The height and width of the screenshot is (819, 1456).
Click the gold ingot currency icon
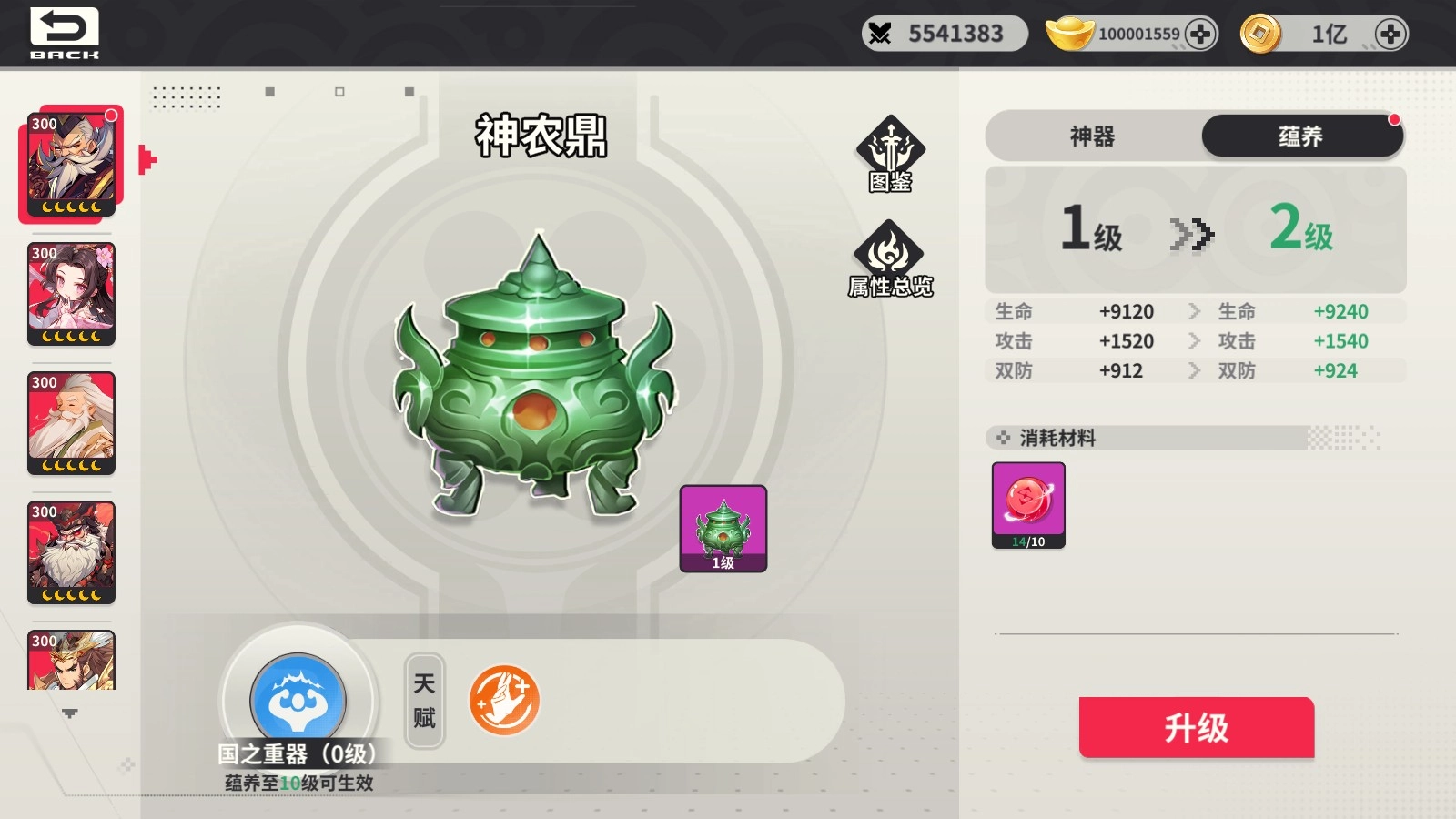click(1067, 33)
